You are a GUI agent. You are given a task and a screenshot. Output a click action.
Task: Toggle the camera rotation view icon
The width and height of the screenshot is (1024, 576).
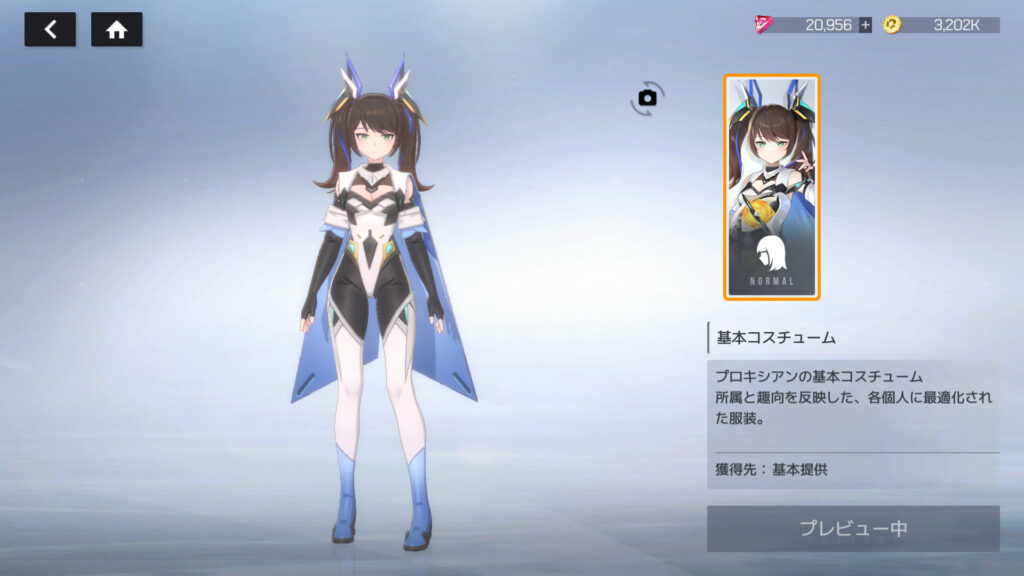[x=648, y=97]
